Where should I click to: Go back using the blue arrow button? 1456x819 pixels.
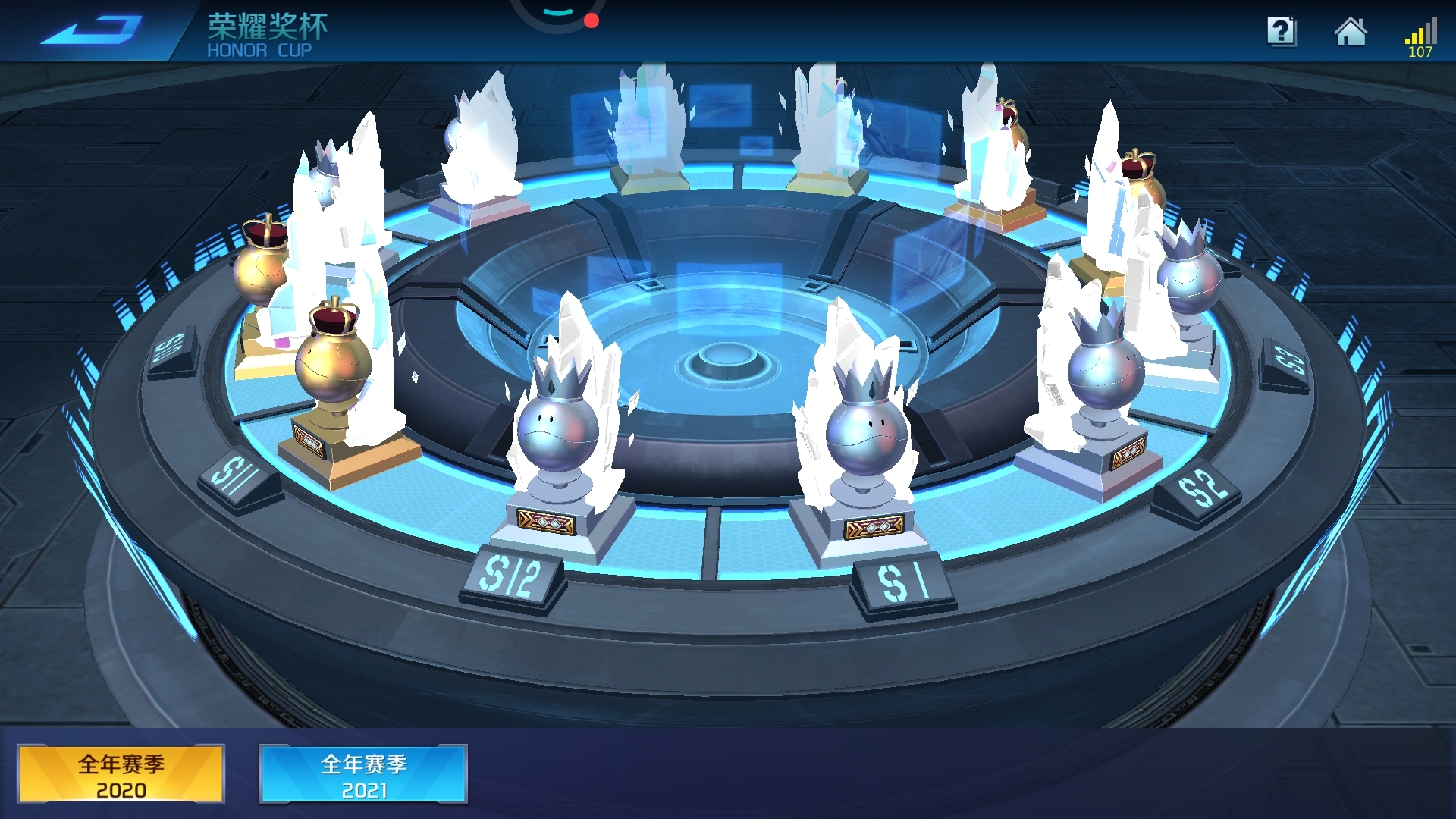[x=91, y=30]
